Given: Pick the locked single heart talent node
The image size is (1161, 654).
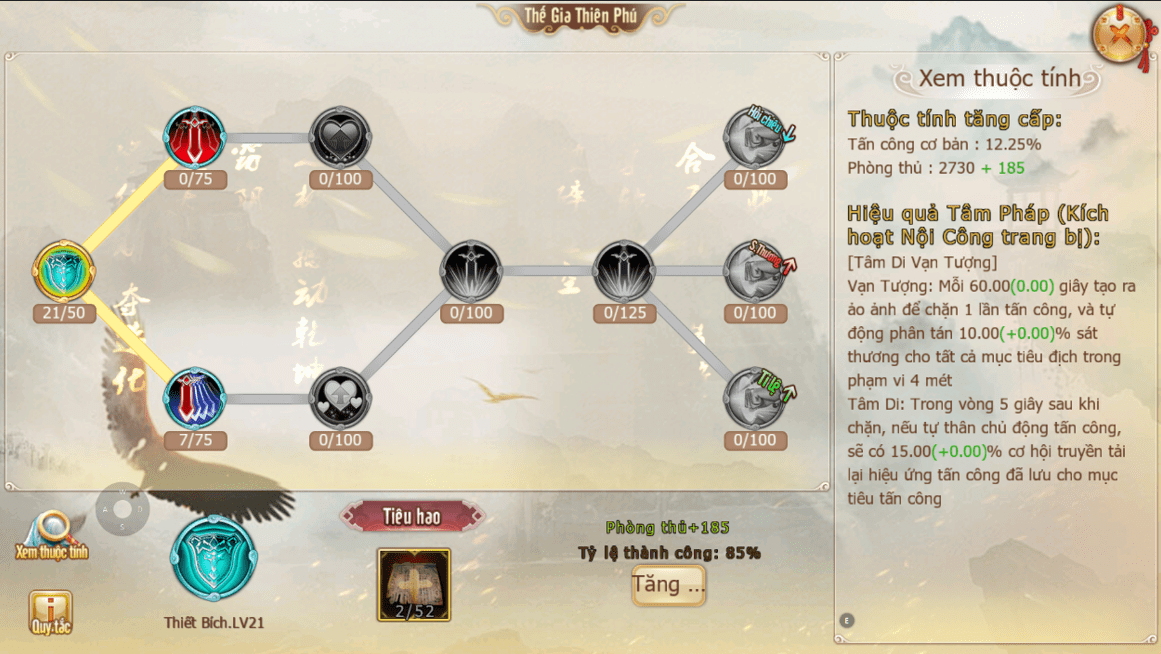Looking at the screenshot, I should (341, 138).
